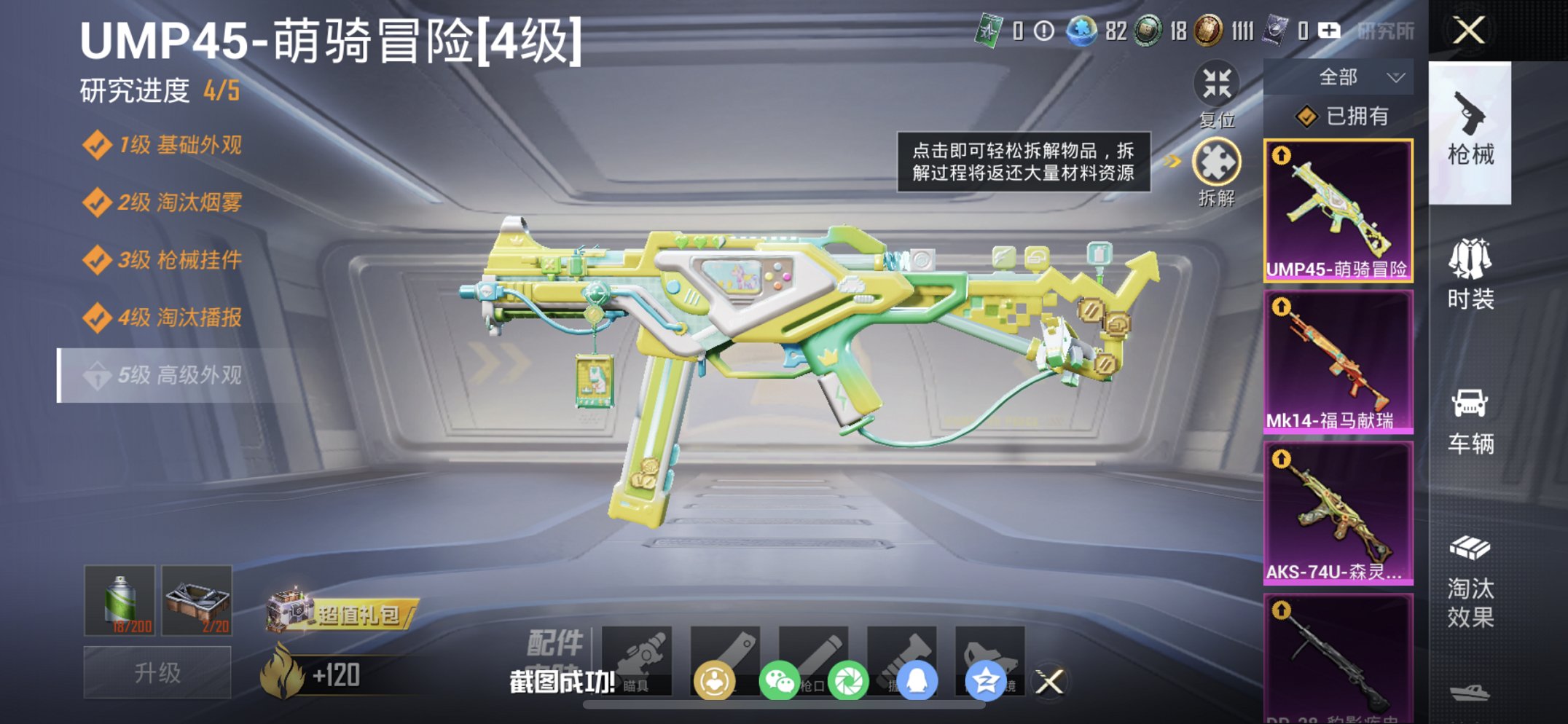Share the screenshot via QQ
The width and height of the screenshot is (1568, 724).
[x=919, y=679]
